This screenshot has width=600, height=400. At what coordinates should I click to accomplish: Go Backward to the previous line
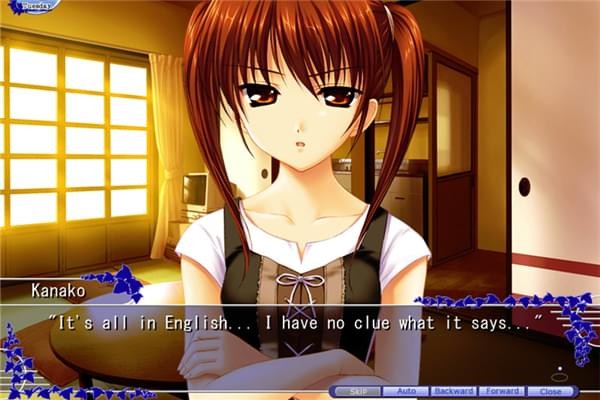pos(453,391)
